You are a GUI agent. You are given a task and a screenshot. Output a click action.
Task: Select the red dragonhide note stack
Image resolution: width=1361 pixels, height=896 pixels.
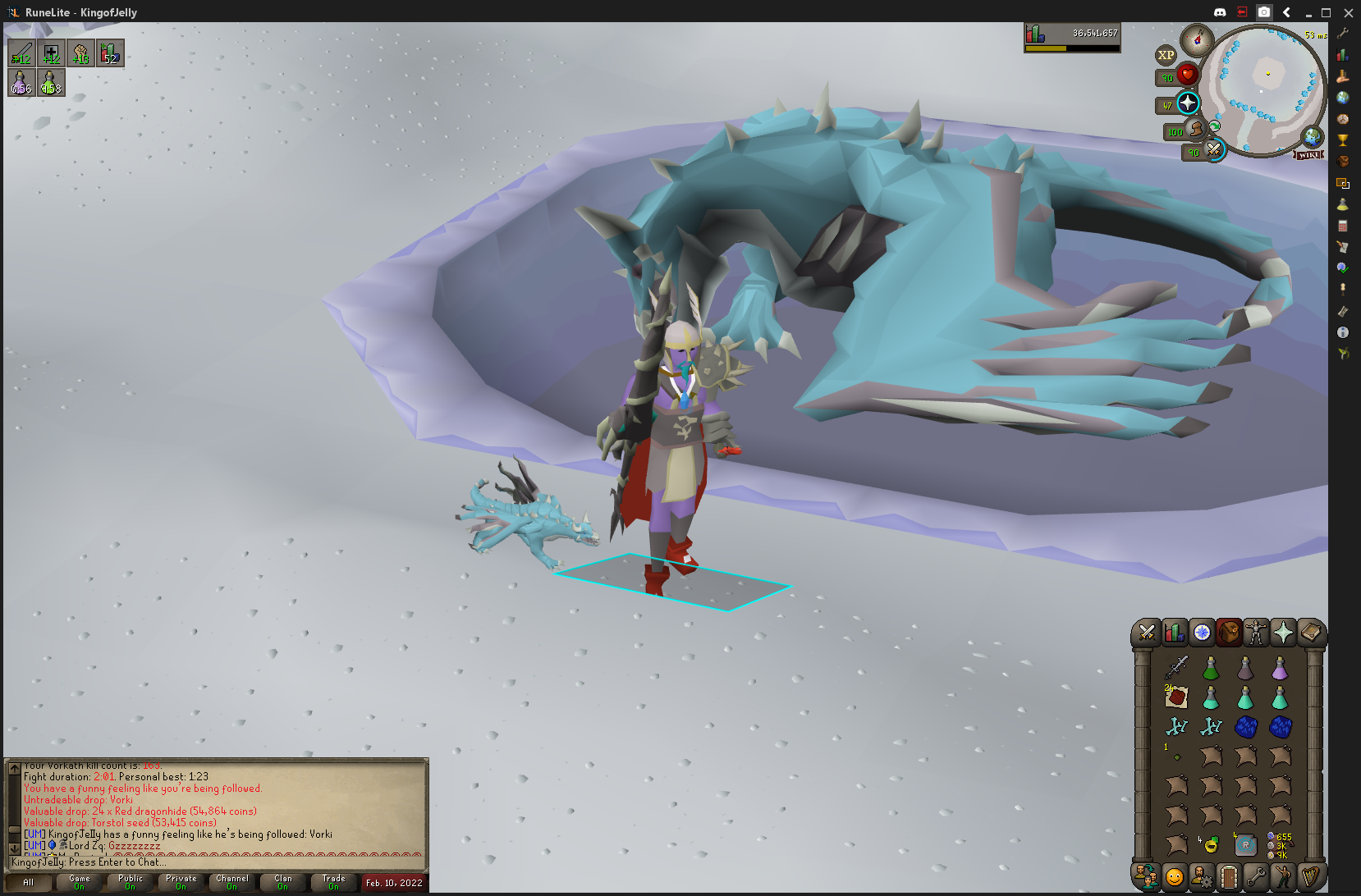click(1176, 697)
